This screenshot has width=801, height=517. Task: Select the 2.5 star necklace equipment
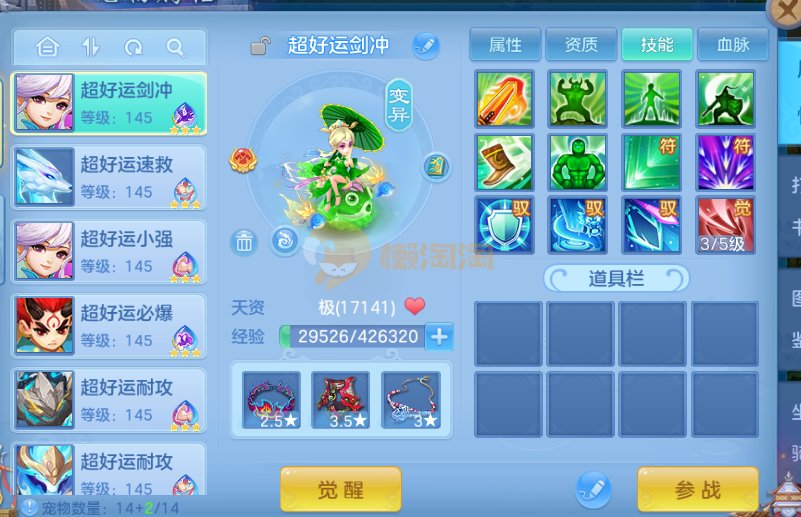pos(271,400)
